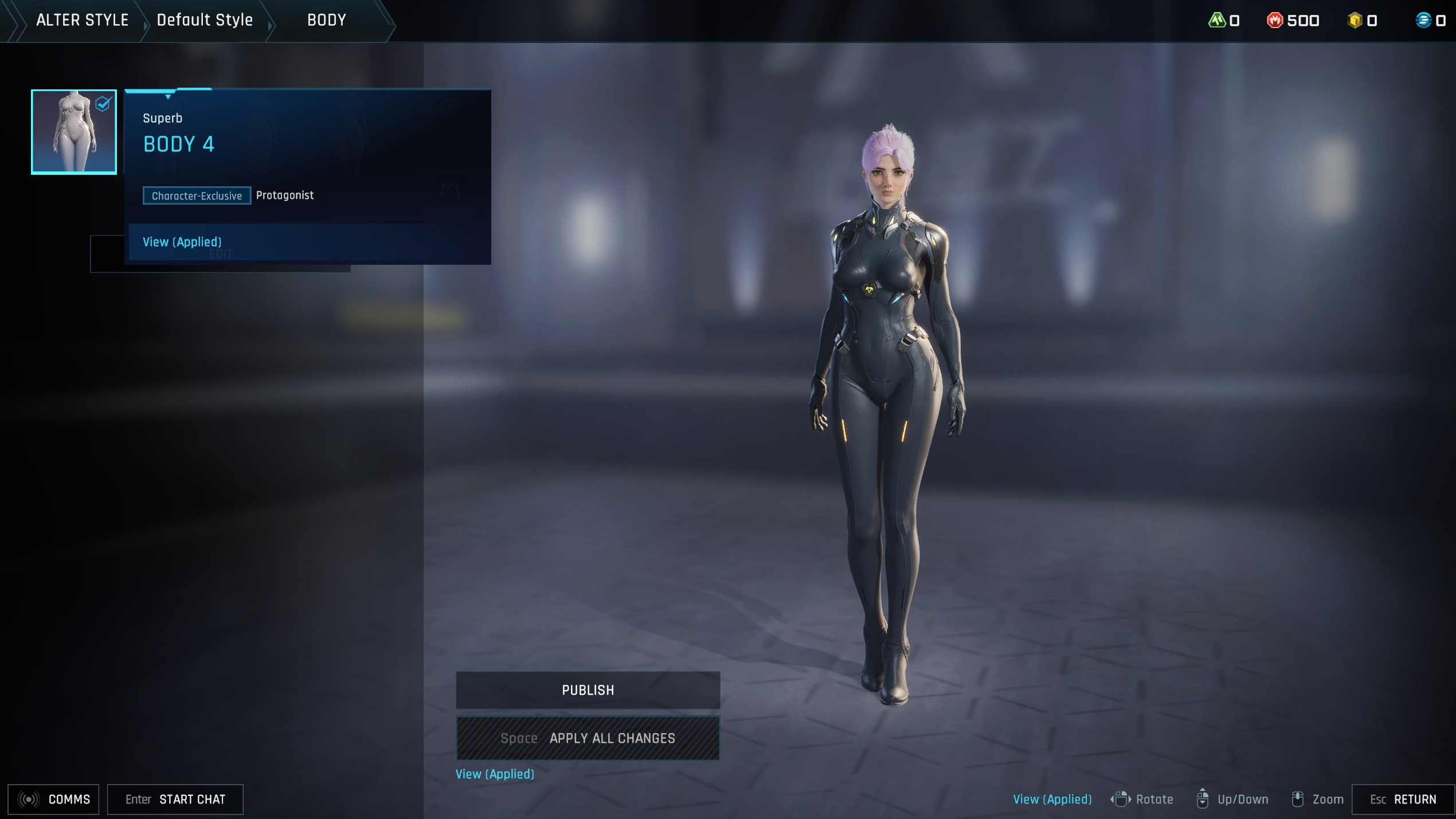Click the APPLY ALL CHANGES bar

tap(588, 738)
